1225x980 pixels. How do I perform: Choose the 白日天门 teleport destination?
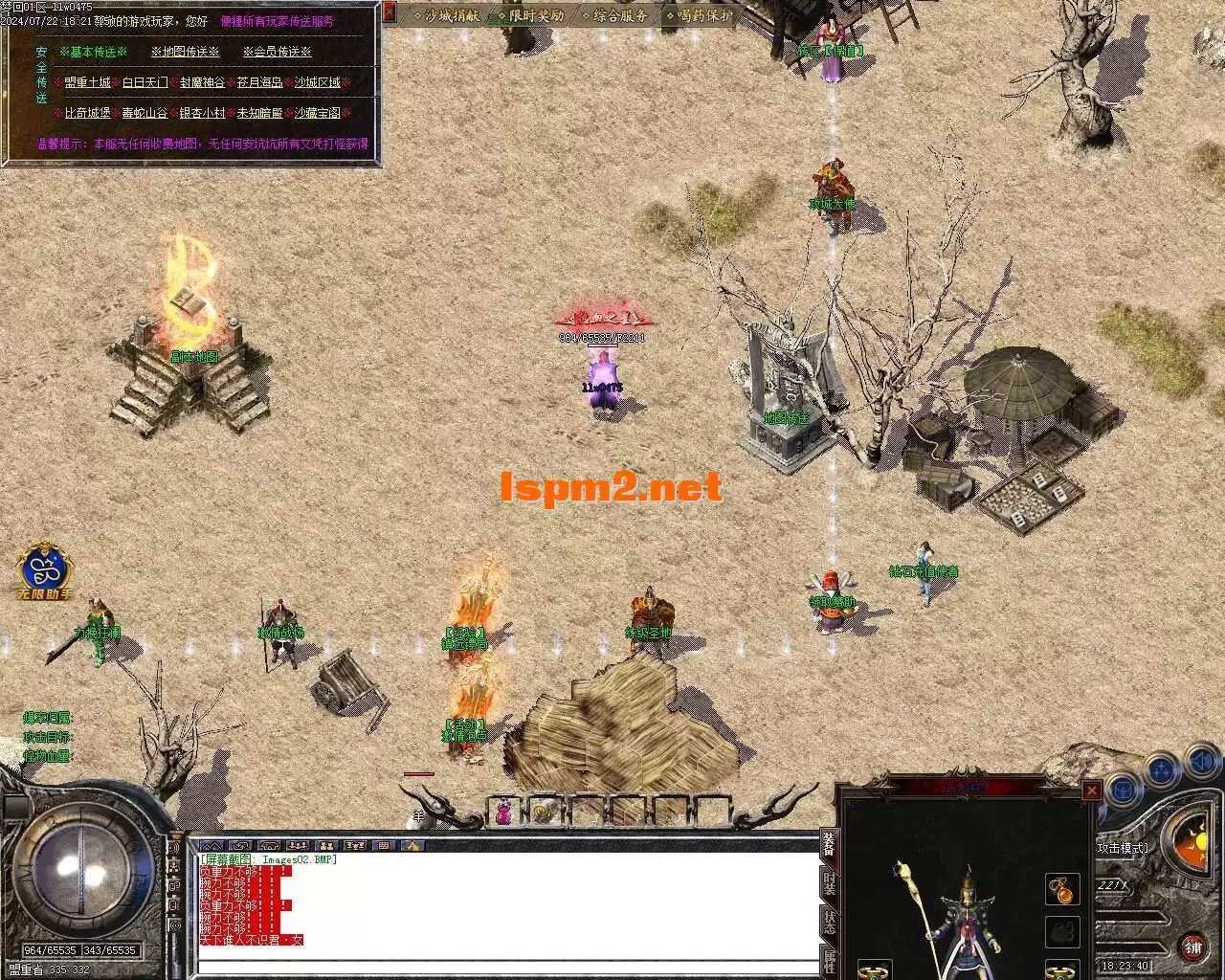[145, 83]
